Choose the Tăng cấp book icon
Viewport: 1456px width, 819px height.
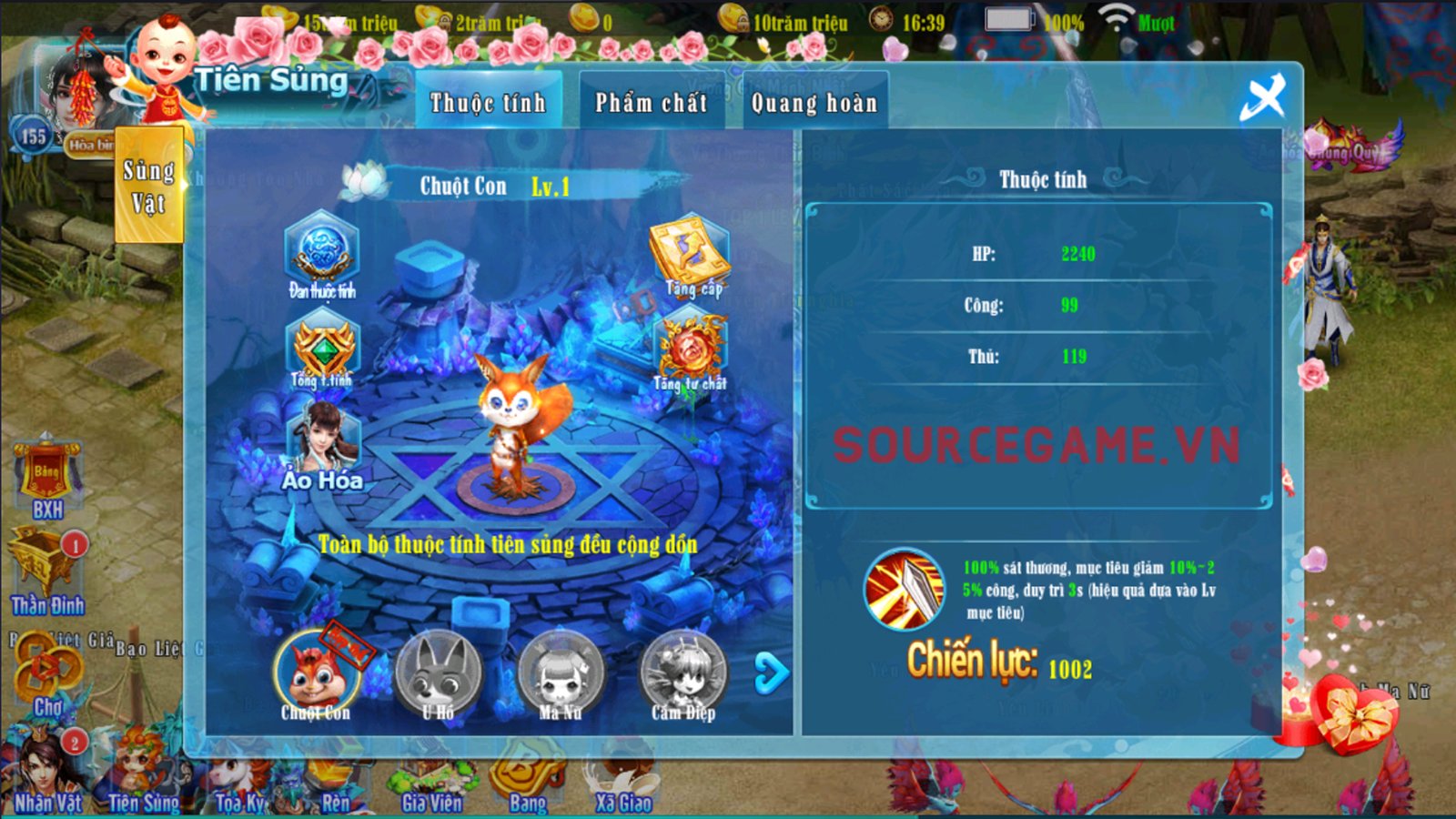tap(689, 253)
